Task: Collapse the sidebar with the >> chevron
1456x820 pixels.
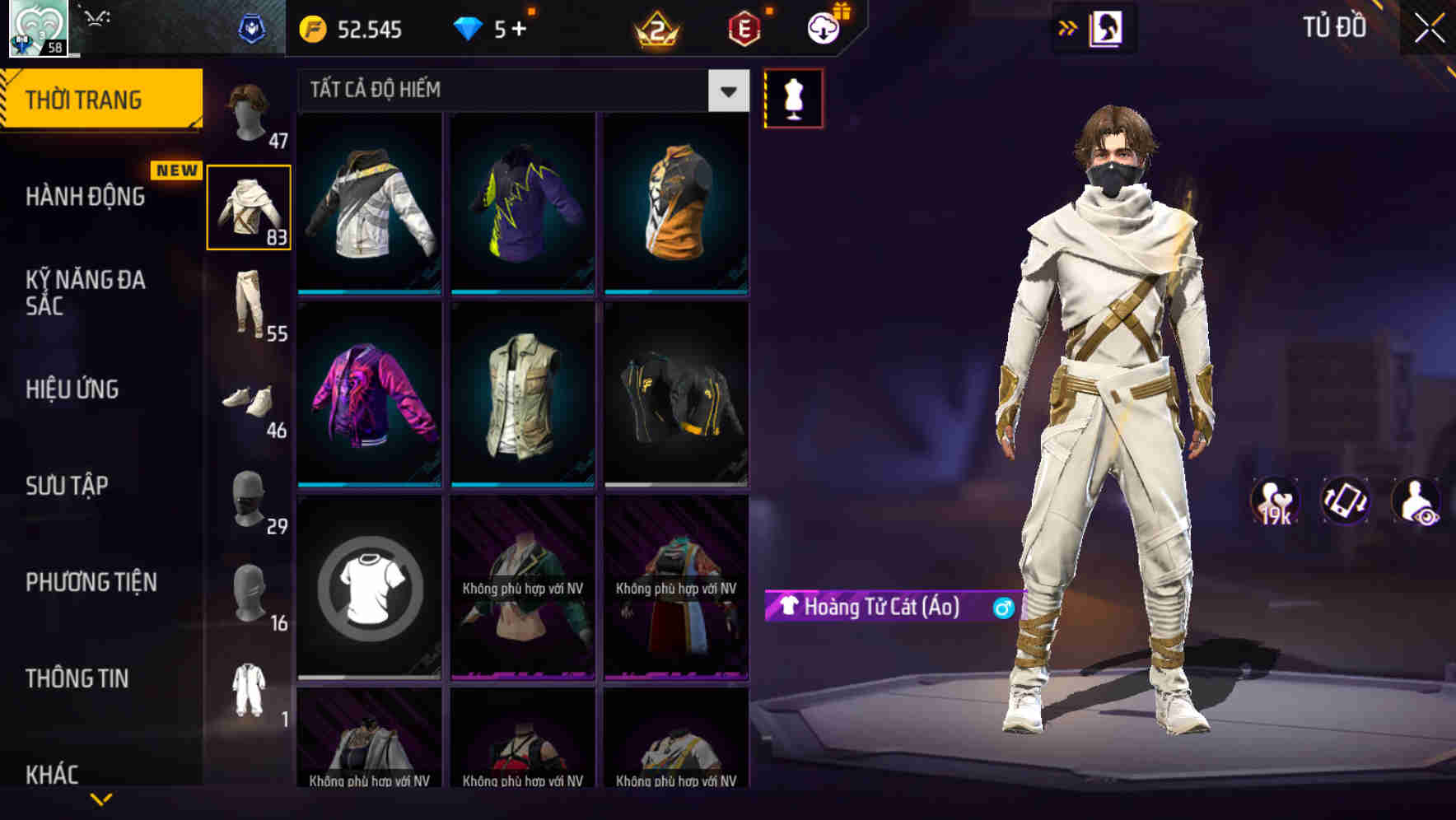Action: (1068, 27)
